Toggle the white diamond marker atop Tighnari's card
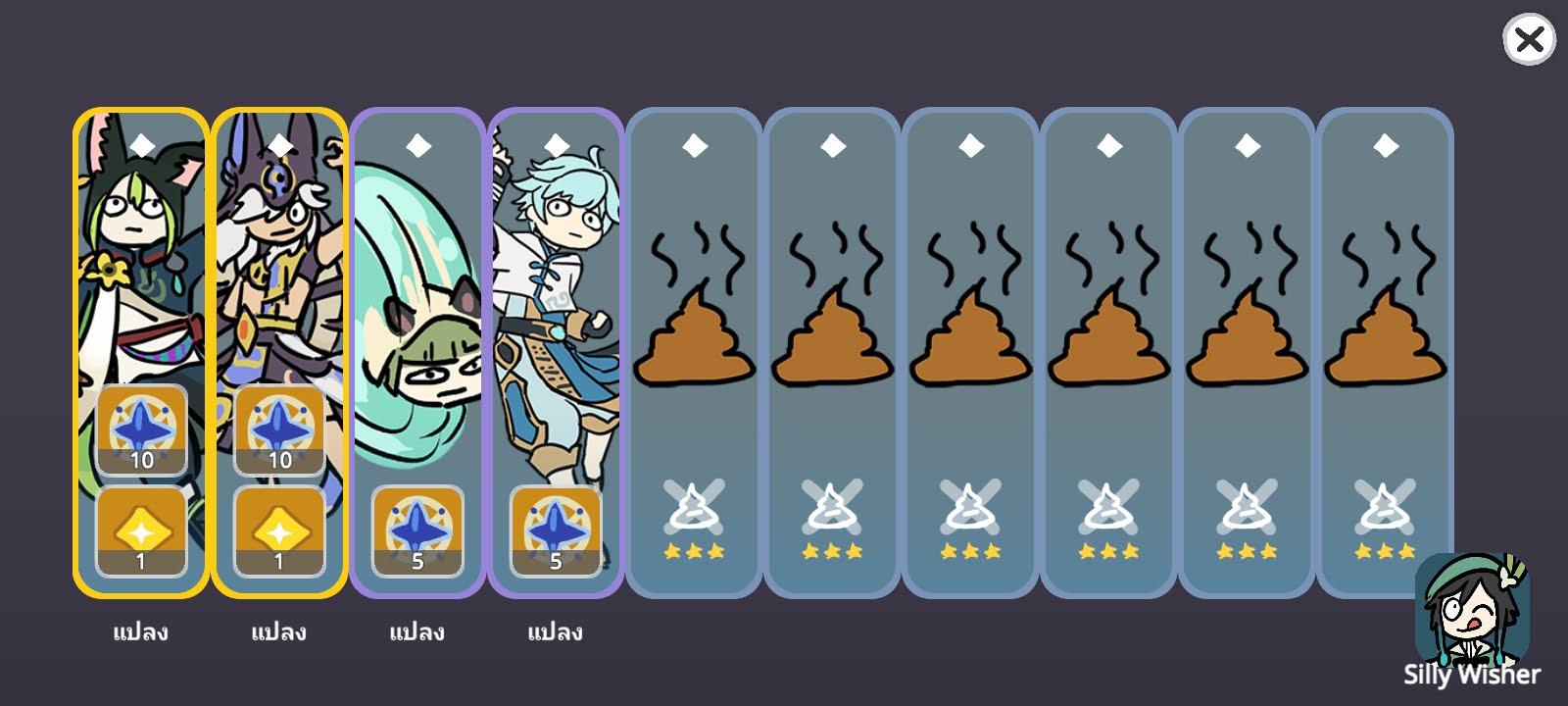This screenshot has width=1568, height=706. pos(140,145)
